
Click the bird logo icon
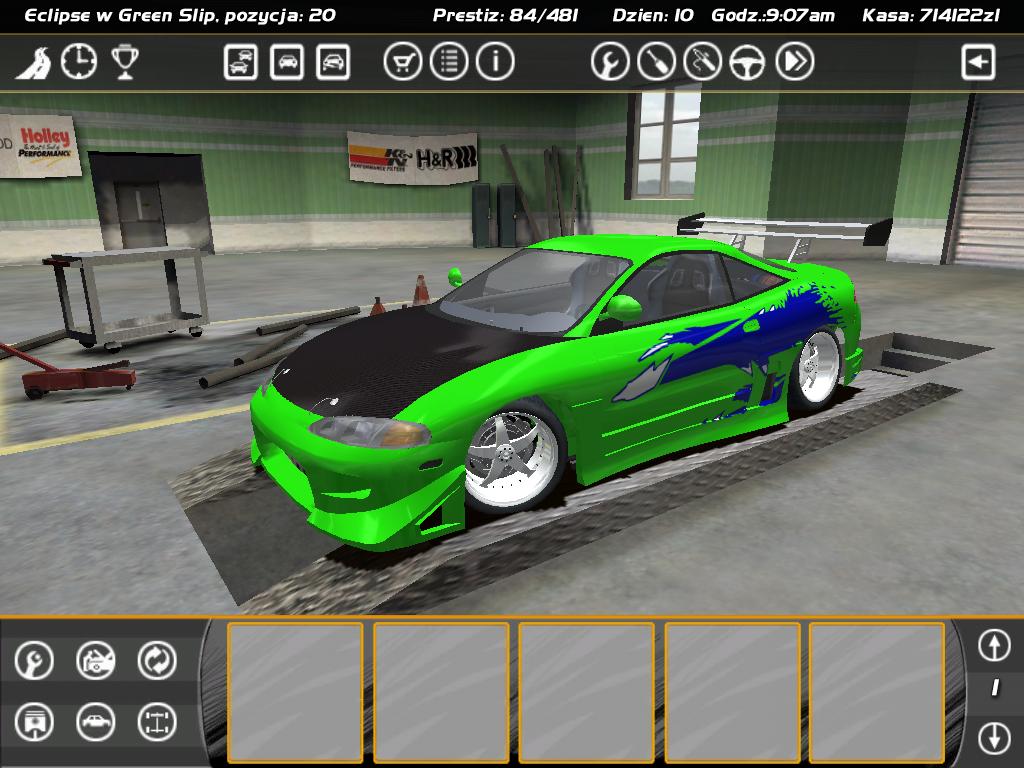click(33, 63)
